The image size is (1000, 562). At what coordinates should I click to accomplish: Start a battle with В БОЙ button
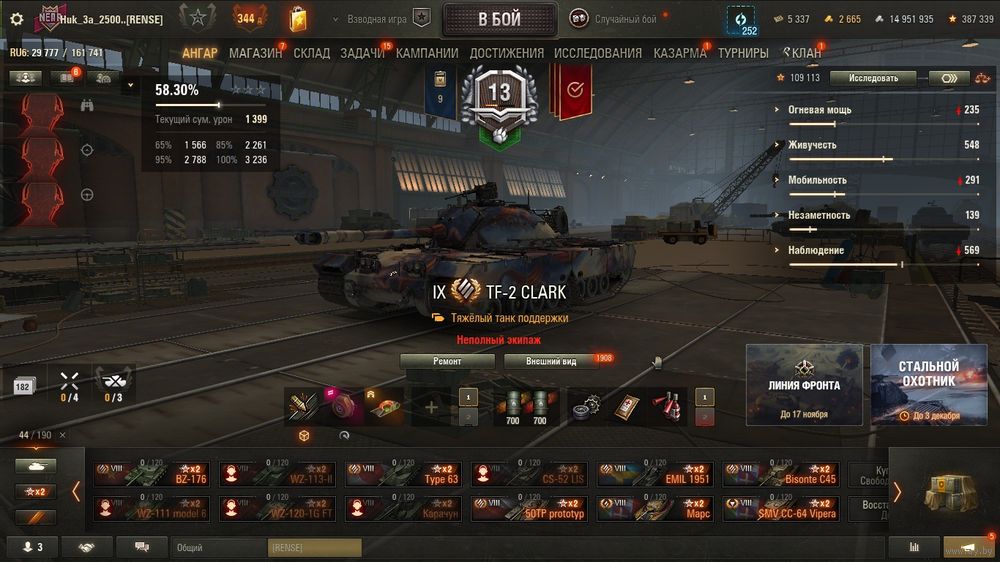click(499, 19)
